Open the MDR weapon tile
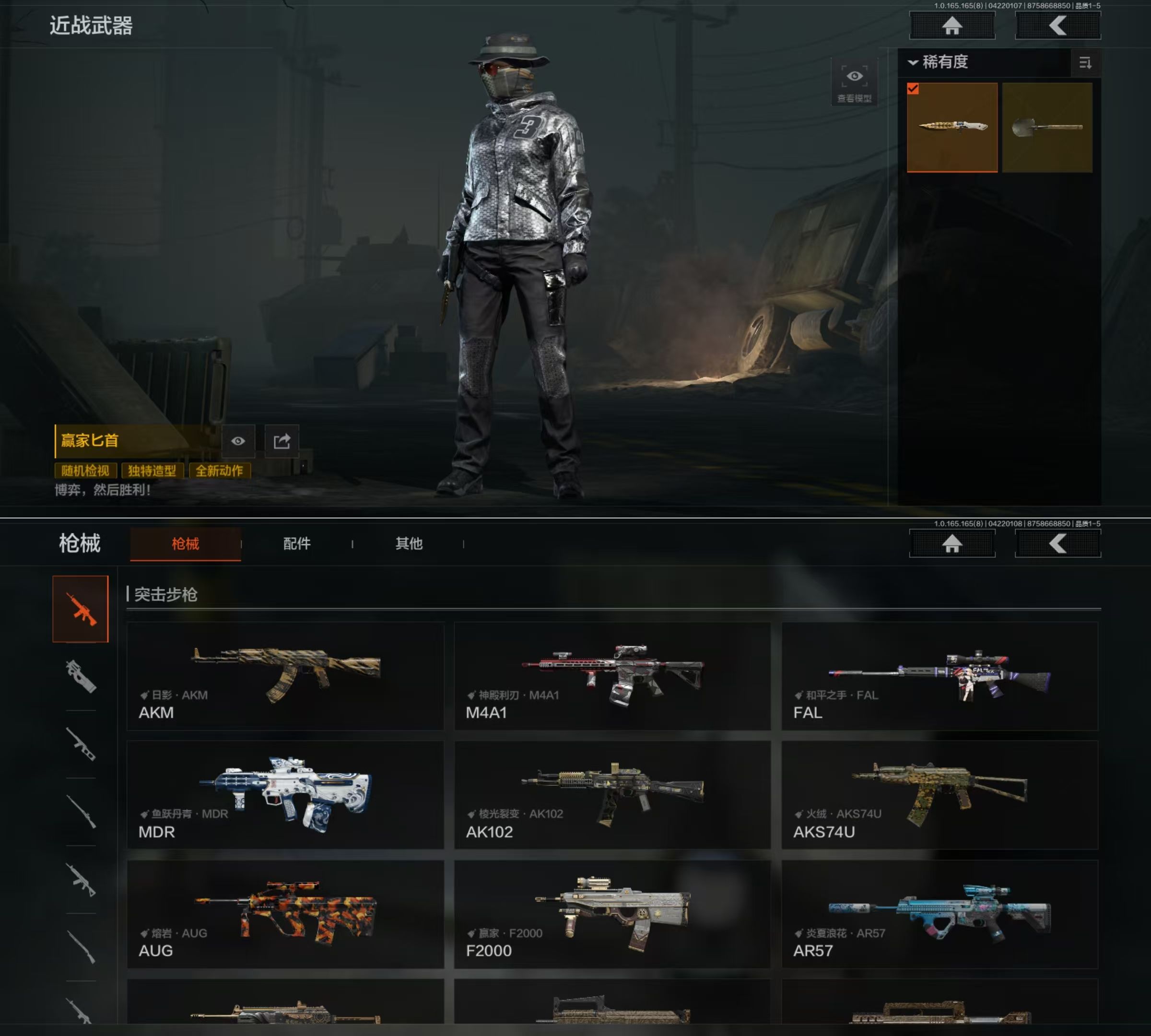Viewport: 1151px width, 1036px height. [x=285, y=795]
